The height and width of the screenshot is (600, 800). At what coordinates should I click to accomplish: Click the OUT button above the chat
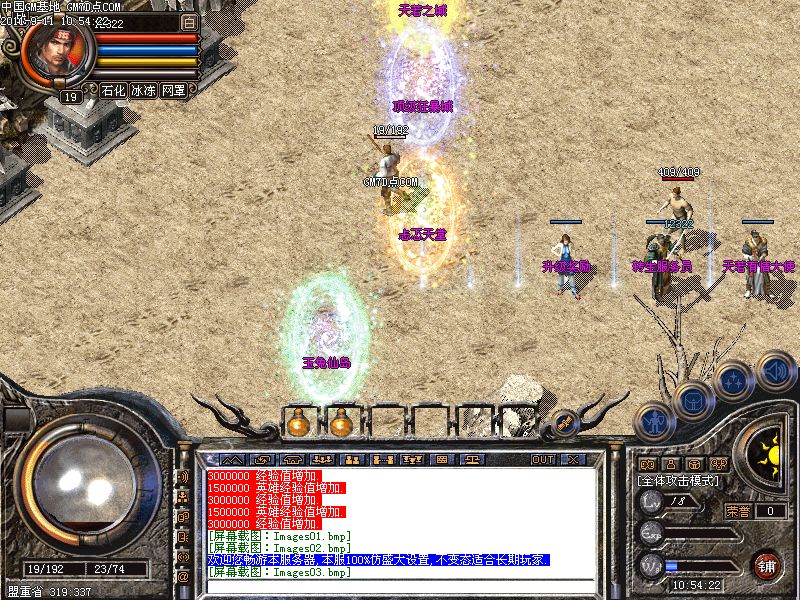coord(542,459)
